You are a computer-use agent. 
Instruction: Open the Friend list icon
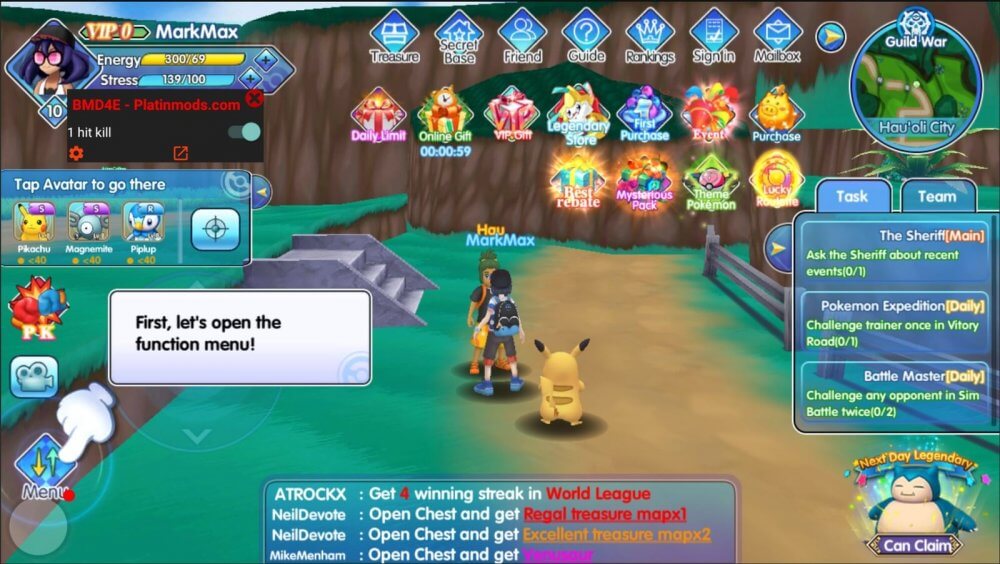(522, 35)
